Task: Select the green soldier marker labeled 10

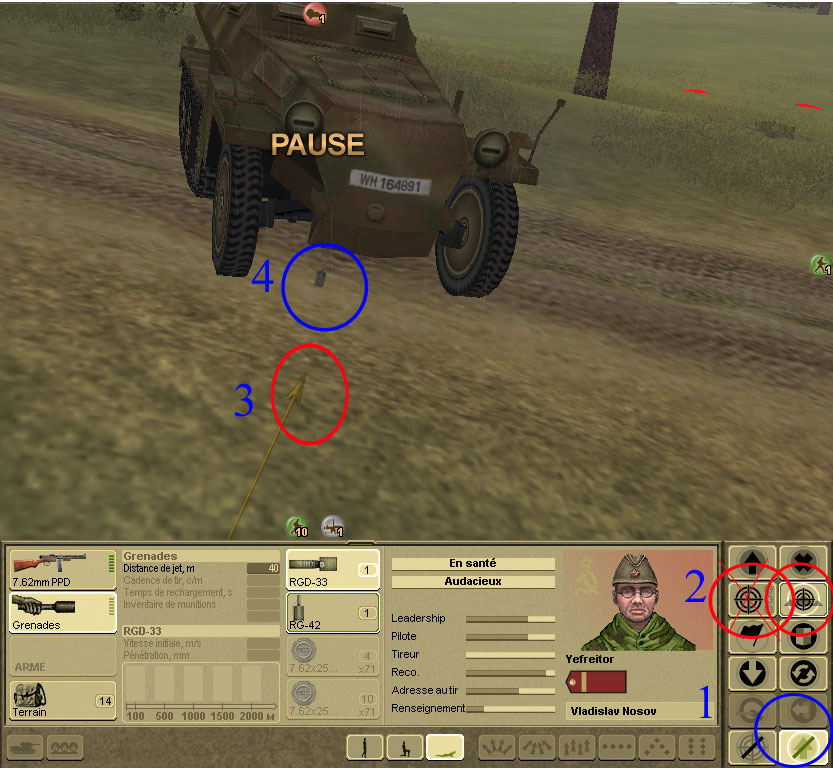Action: pyautogui.click(x=296, y=526)
